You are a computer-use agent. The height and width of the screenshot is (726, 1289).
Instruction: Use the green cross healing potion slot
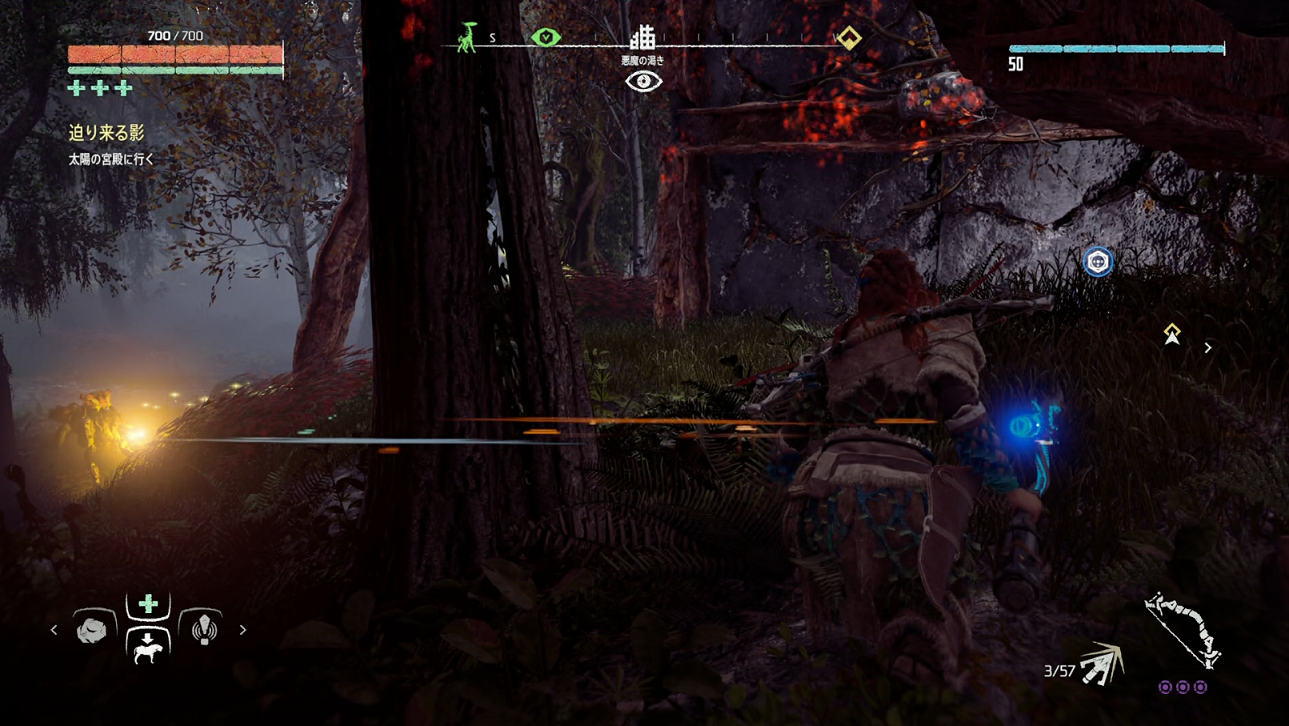click(x=148, y=604)
